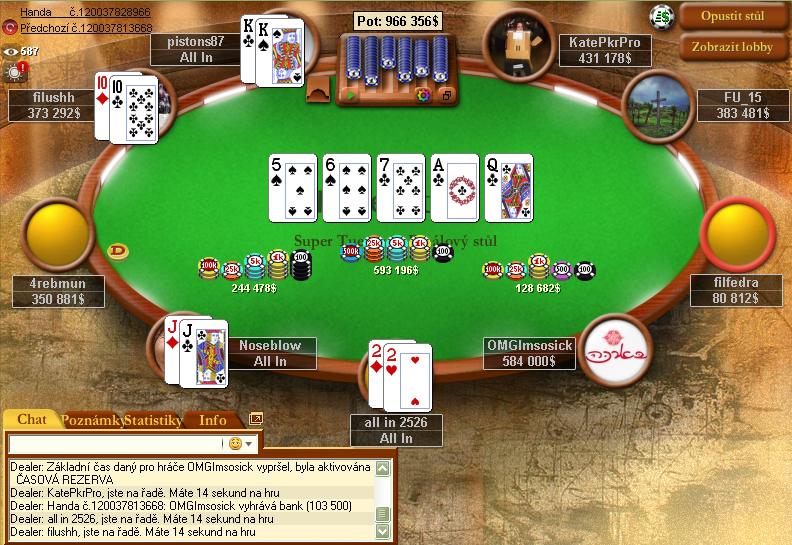
Task: Click the green play arrow on chip tray
Action: (x=349, y=96)
